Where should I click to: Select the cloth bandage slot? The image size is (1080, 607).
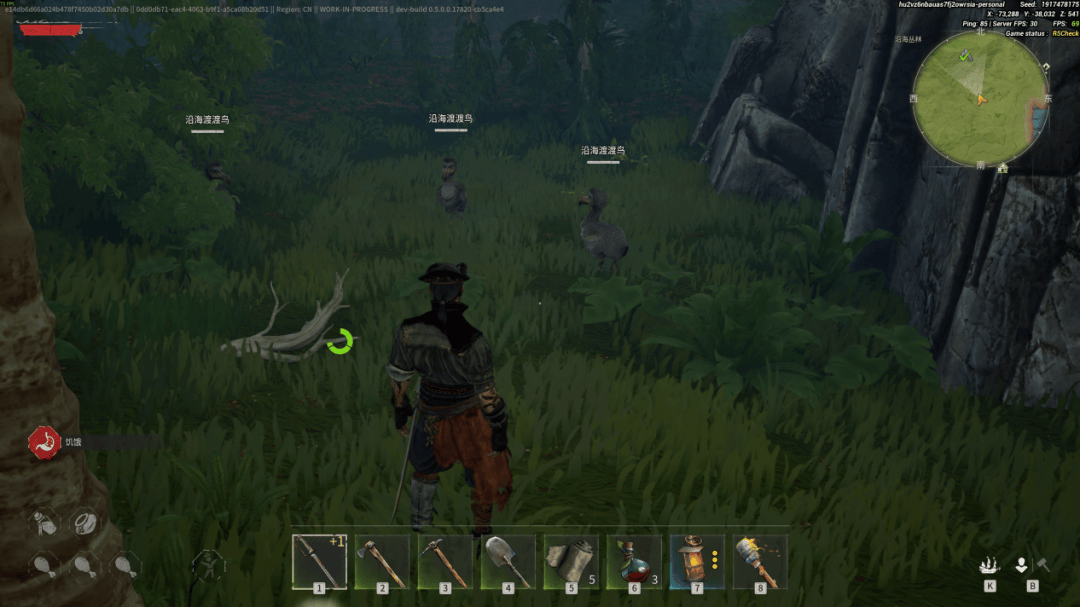571,561
